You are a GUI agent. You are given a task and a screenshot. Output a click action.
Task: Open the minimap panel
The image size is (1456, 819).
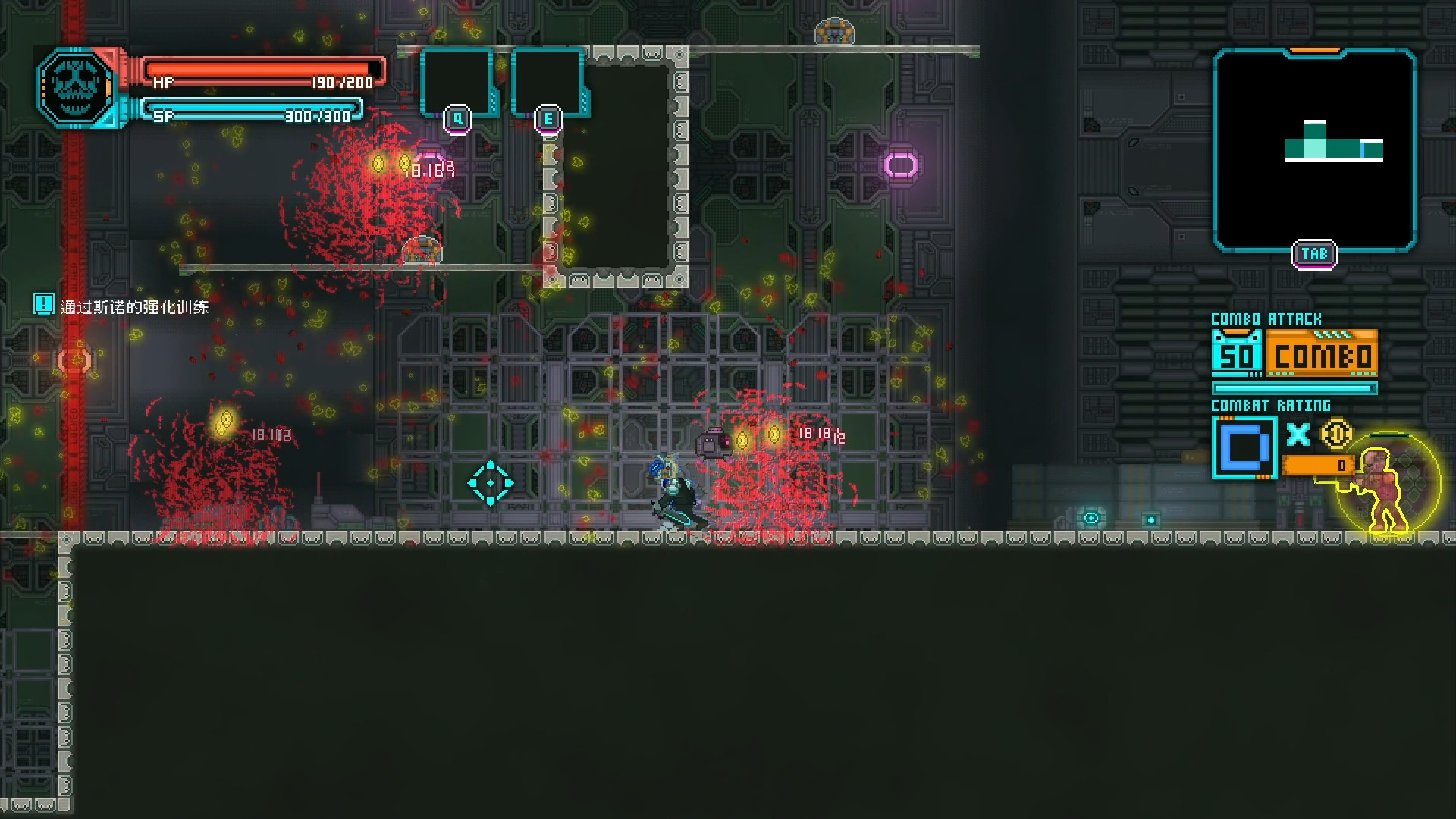click(x=1314, y=150)
